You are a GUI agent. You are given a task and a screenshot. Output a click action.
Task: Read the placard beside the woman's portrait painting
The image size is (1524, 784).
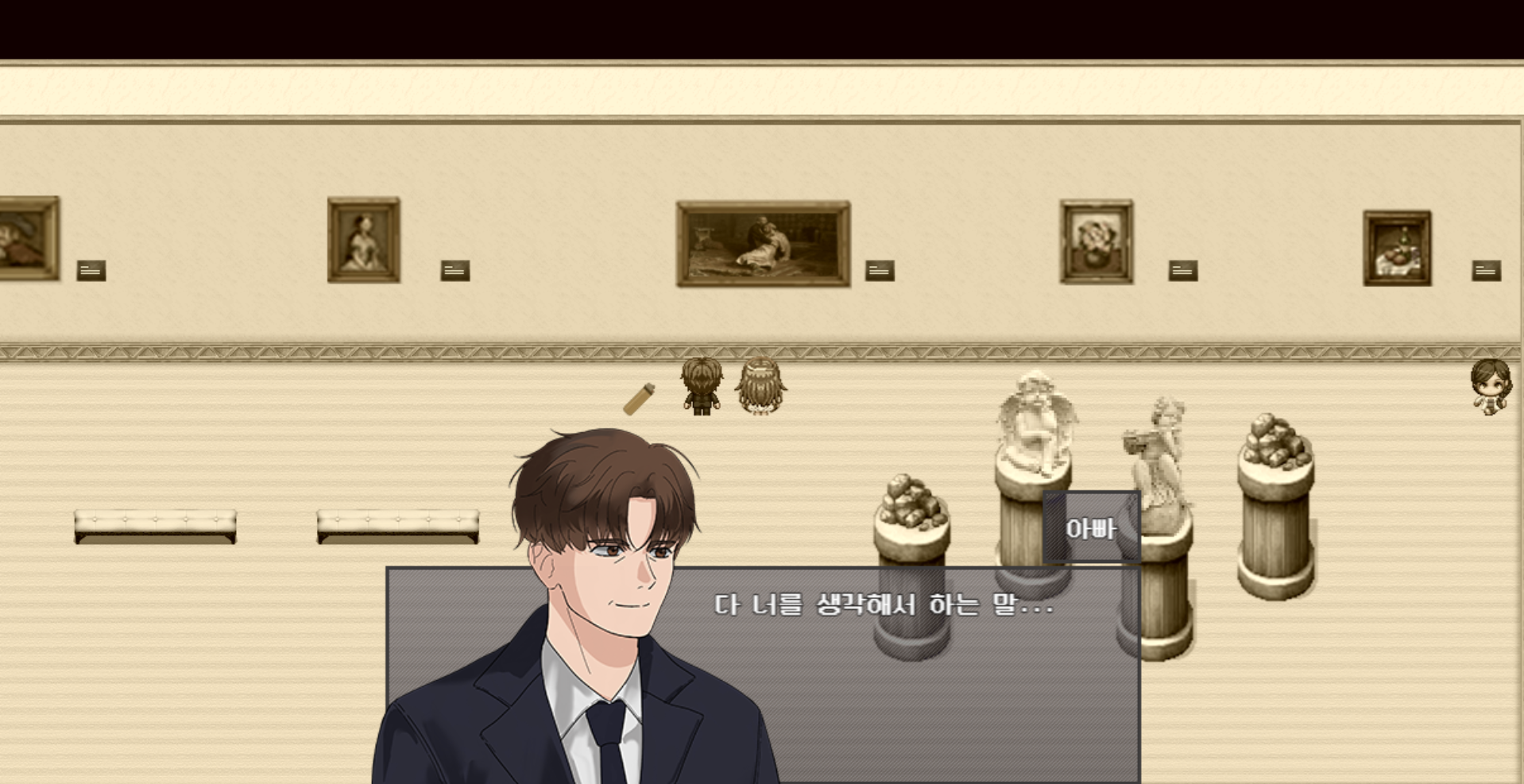[x=454, y=270]
